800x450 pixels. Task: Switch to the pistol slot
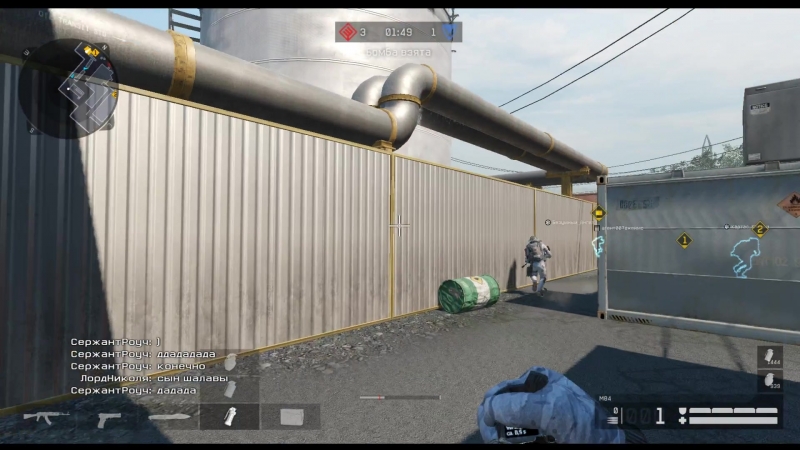[109, 417]
